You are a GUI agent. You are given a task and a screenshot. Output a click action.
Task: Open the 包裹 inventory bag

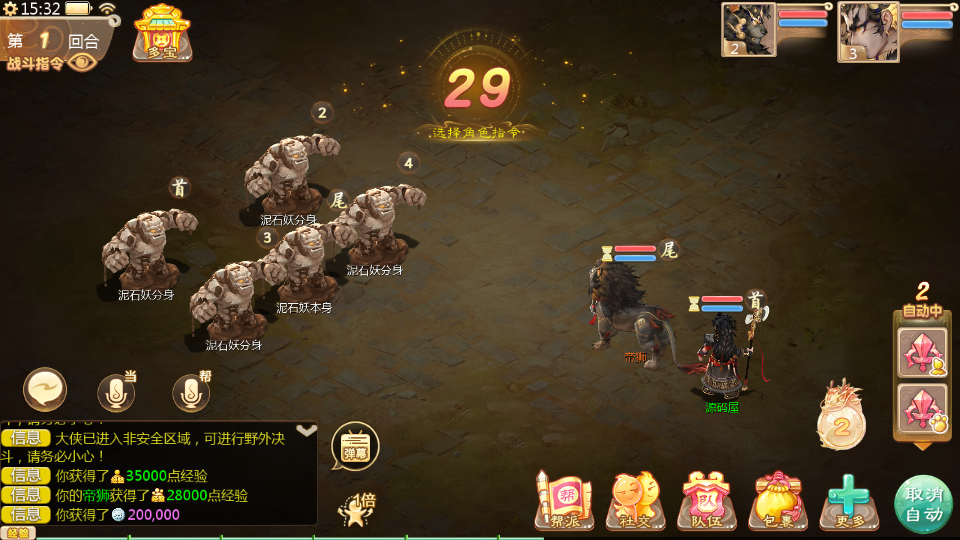coord(778,500)
